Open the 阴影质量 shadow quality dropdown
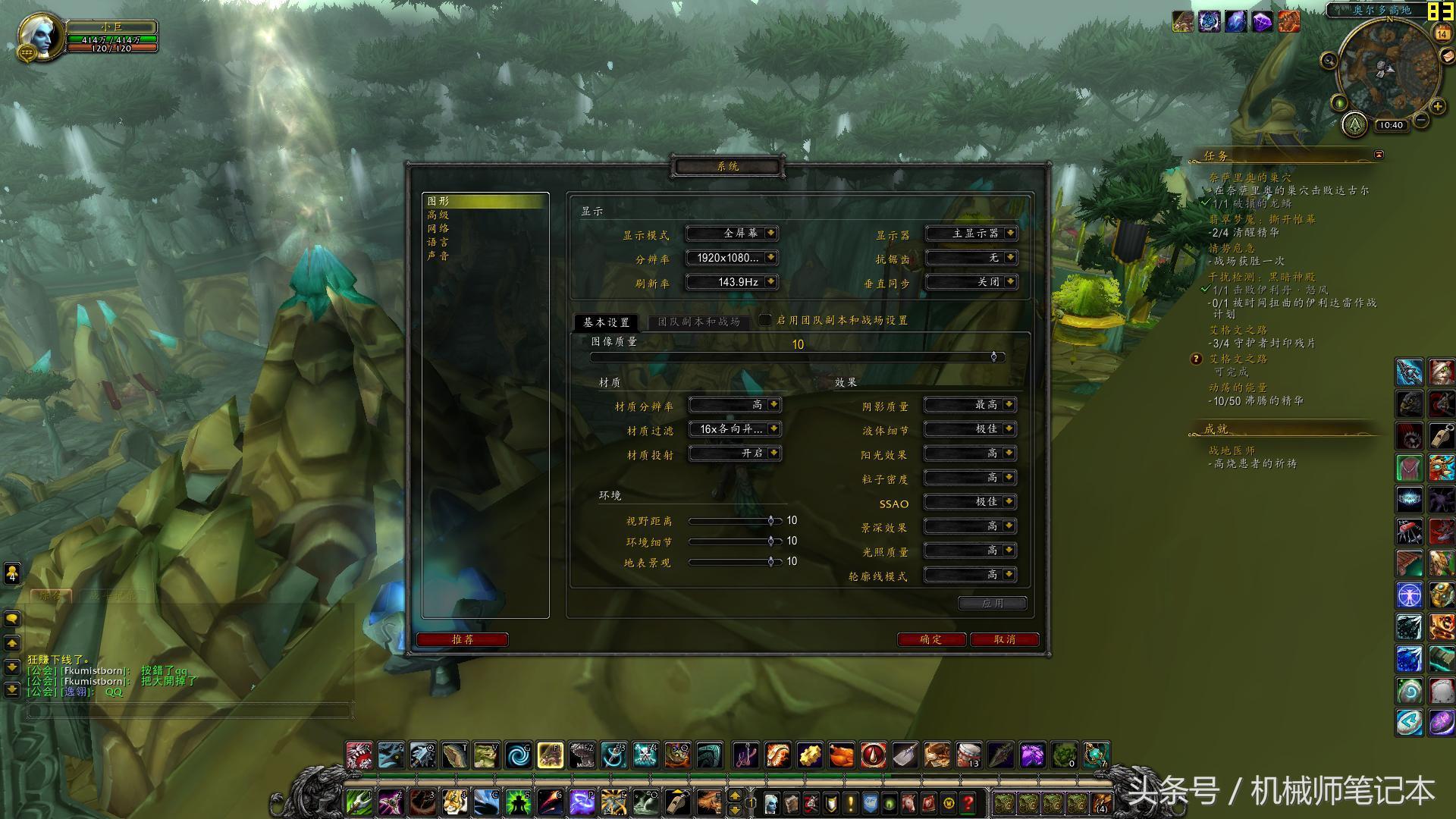This screenshot has height=819, width=1456. (970, 405)
